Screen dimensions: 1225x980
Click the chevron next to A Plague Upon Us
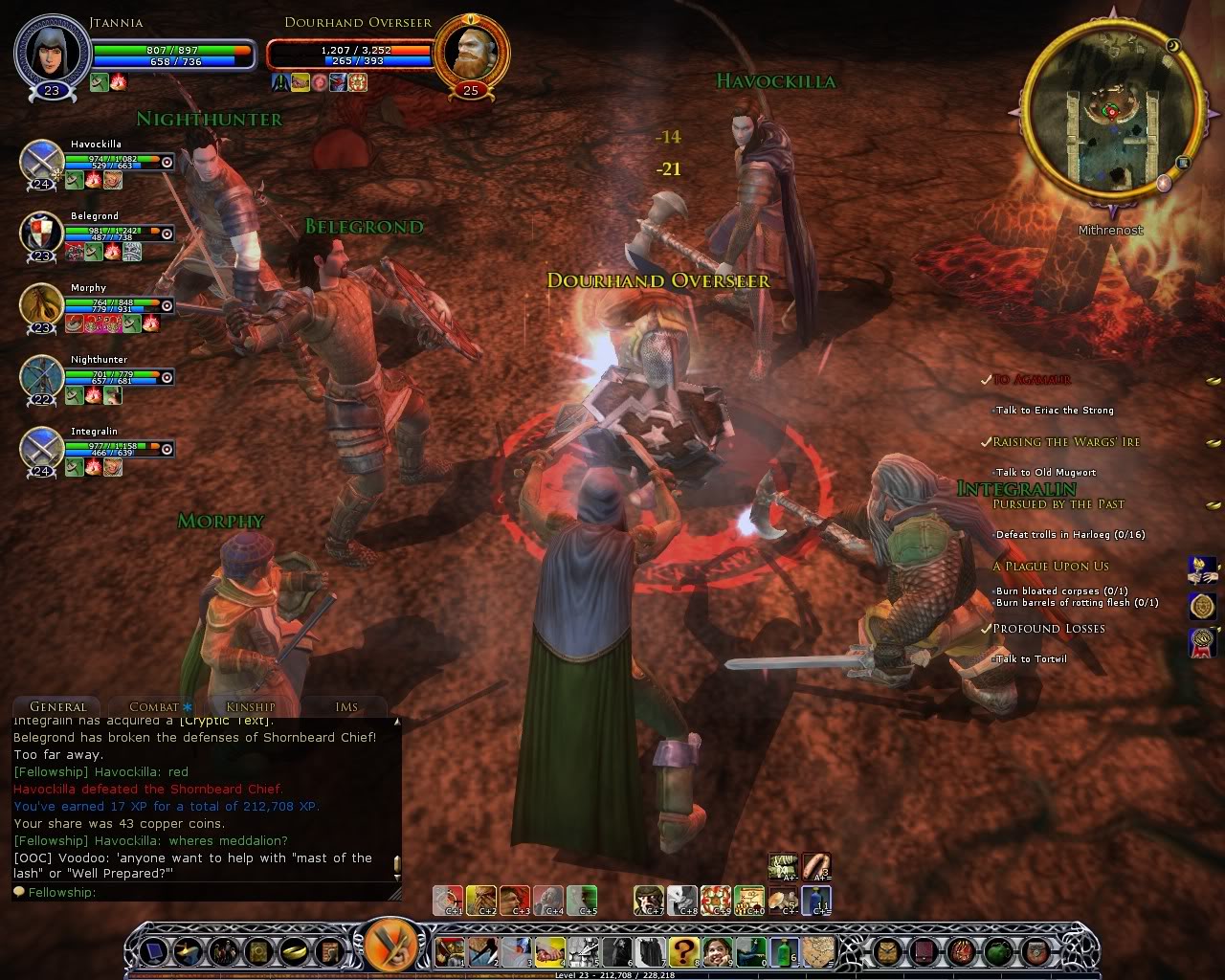[x=1219, y=565]
